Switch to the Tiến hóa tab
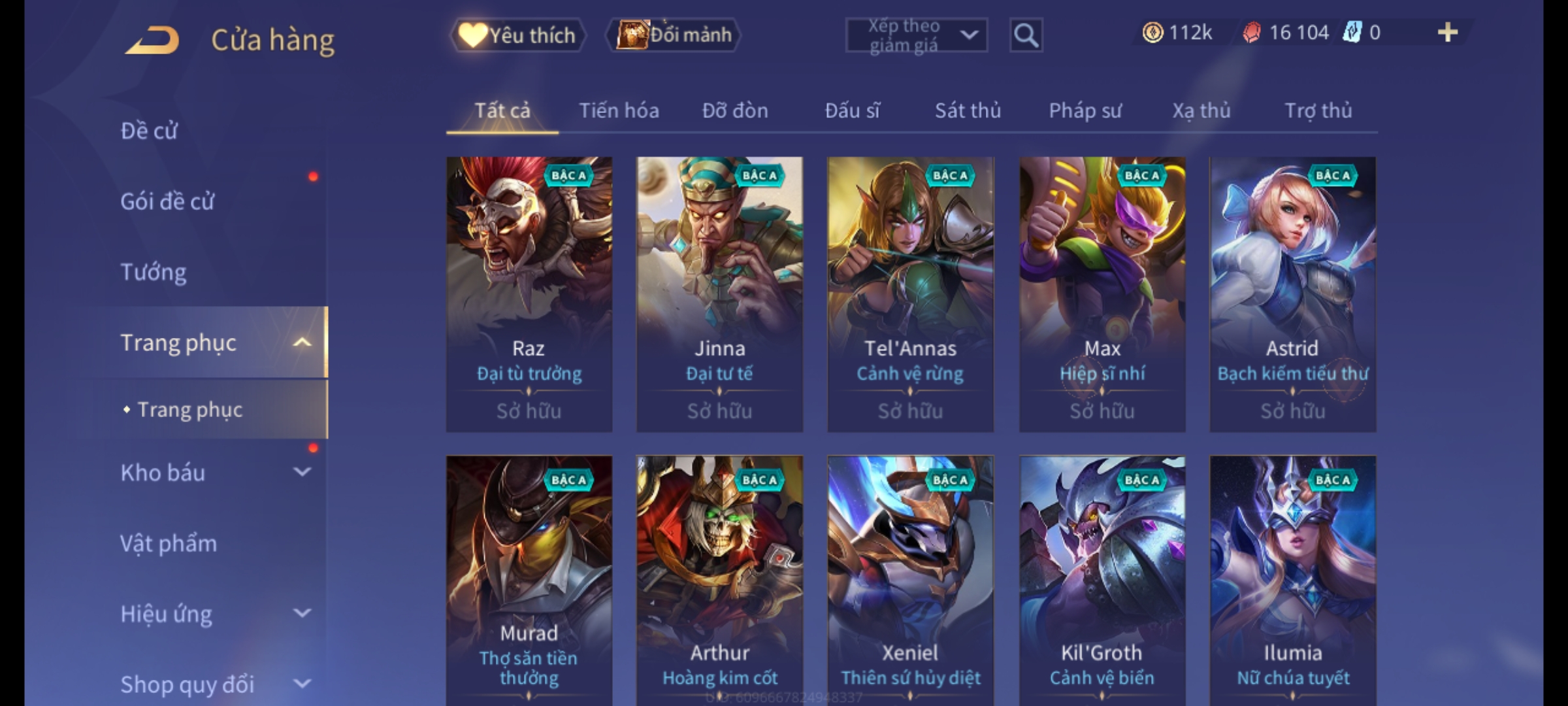Image resolution: width=1568 pixels, height=706 pixels. coord(619,111)
